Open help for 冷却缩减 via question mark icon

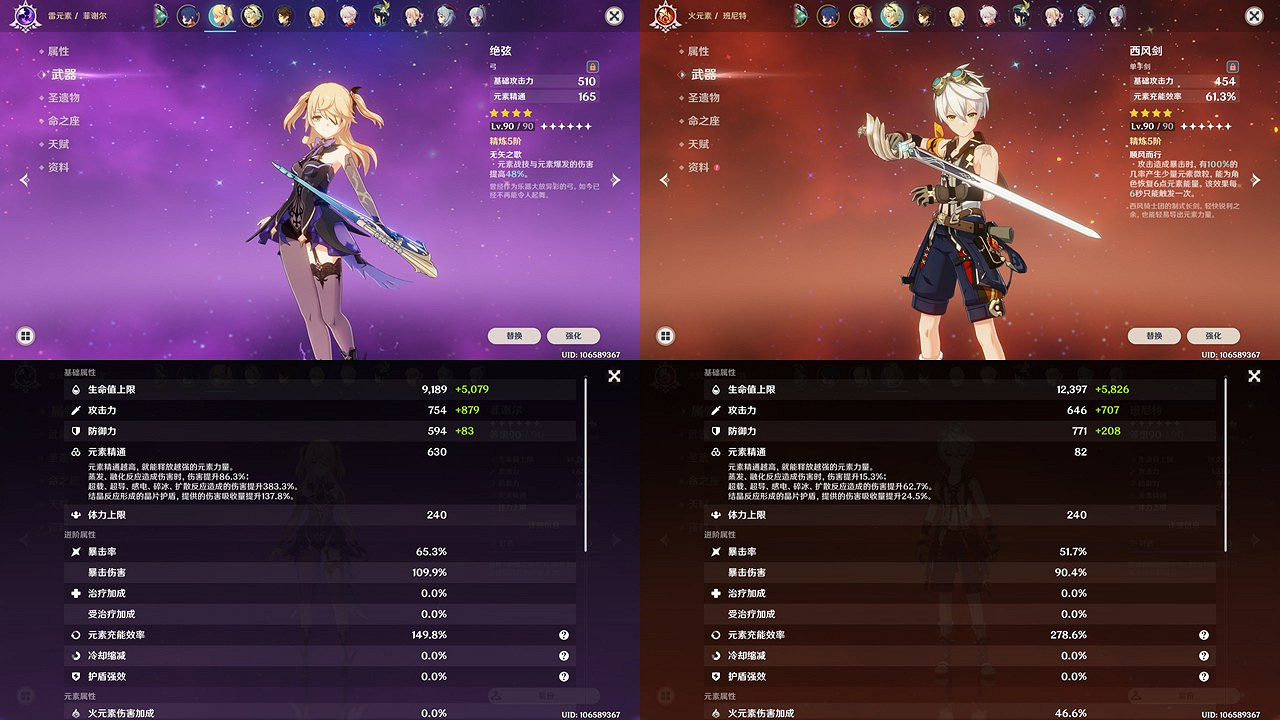pos(563,655)
